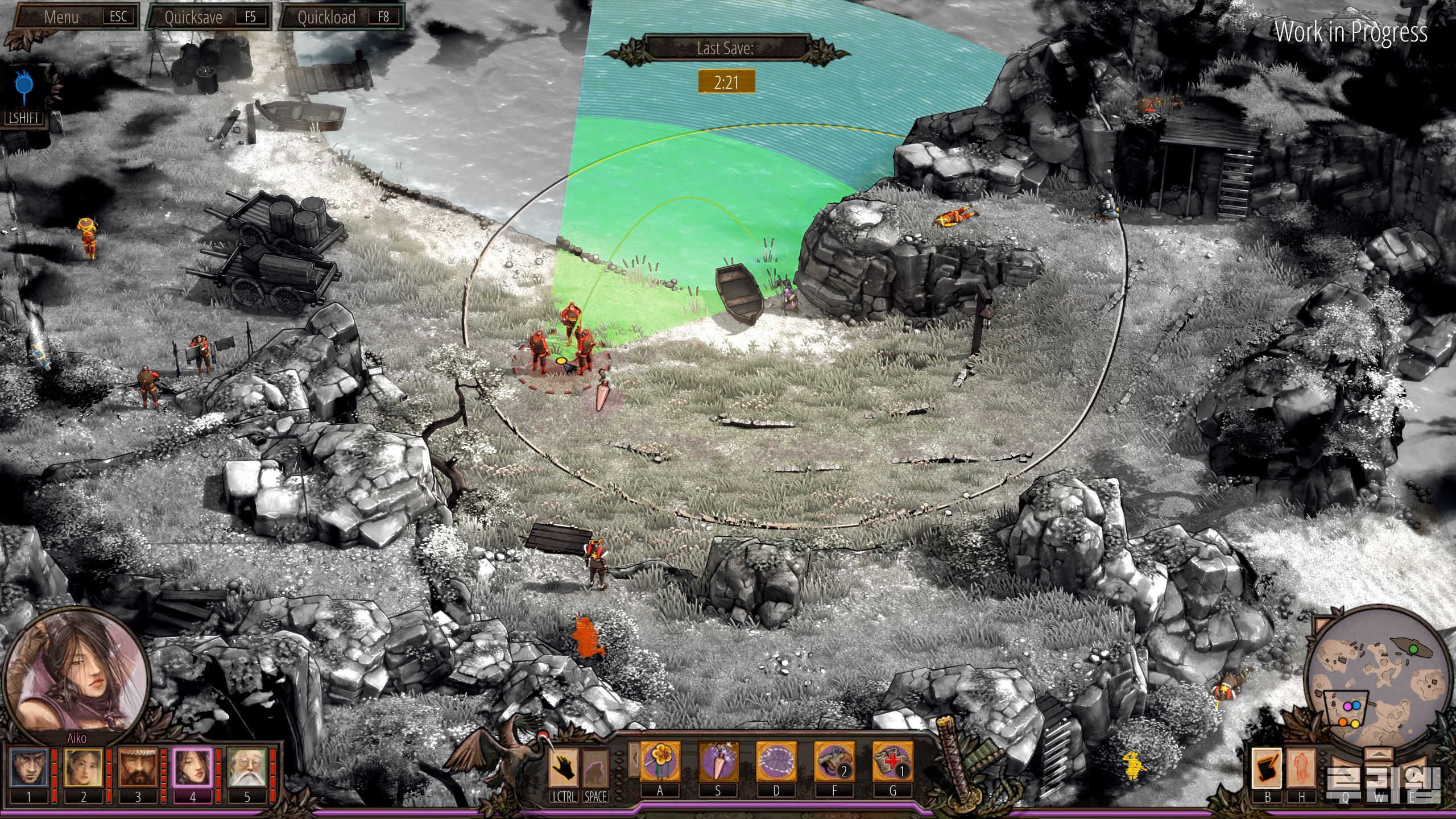
Task: Select the white-bearded old man portrait numbered 5
Action: 247,768
